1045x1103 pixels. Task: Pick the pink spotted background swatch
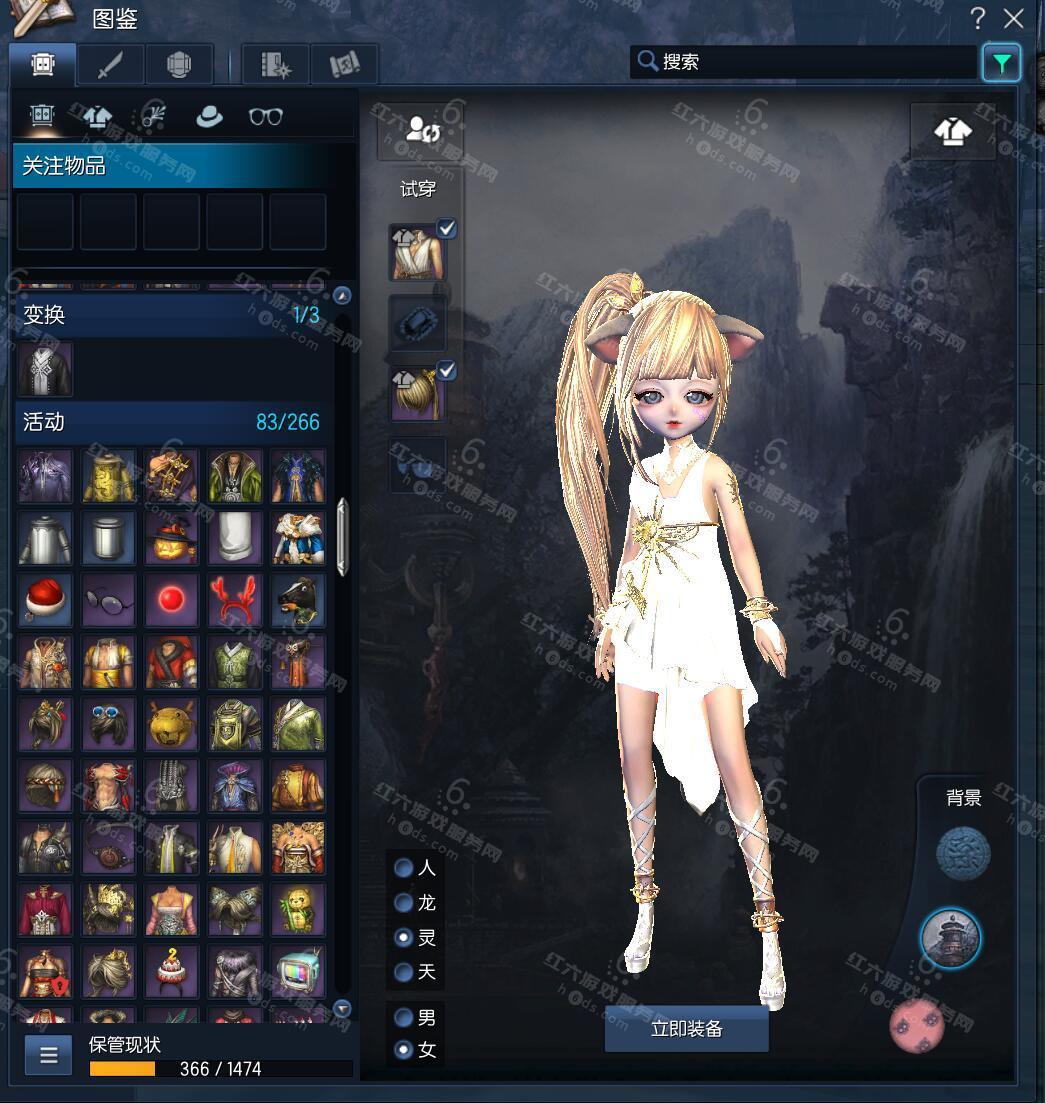(917, 1025)
